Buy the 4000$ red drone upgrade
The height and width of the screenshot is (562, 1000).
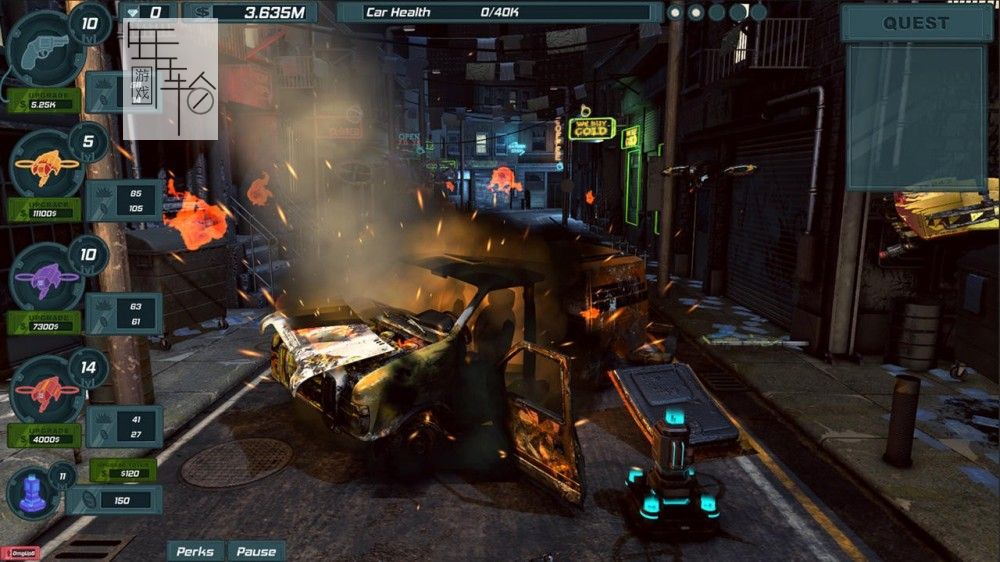(44, 436)
